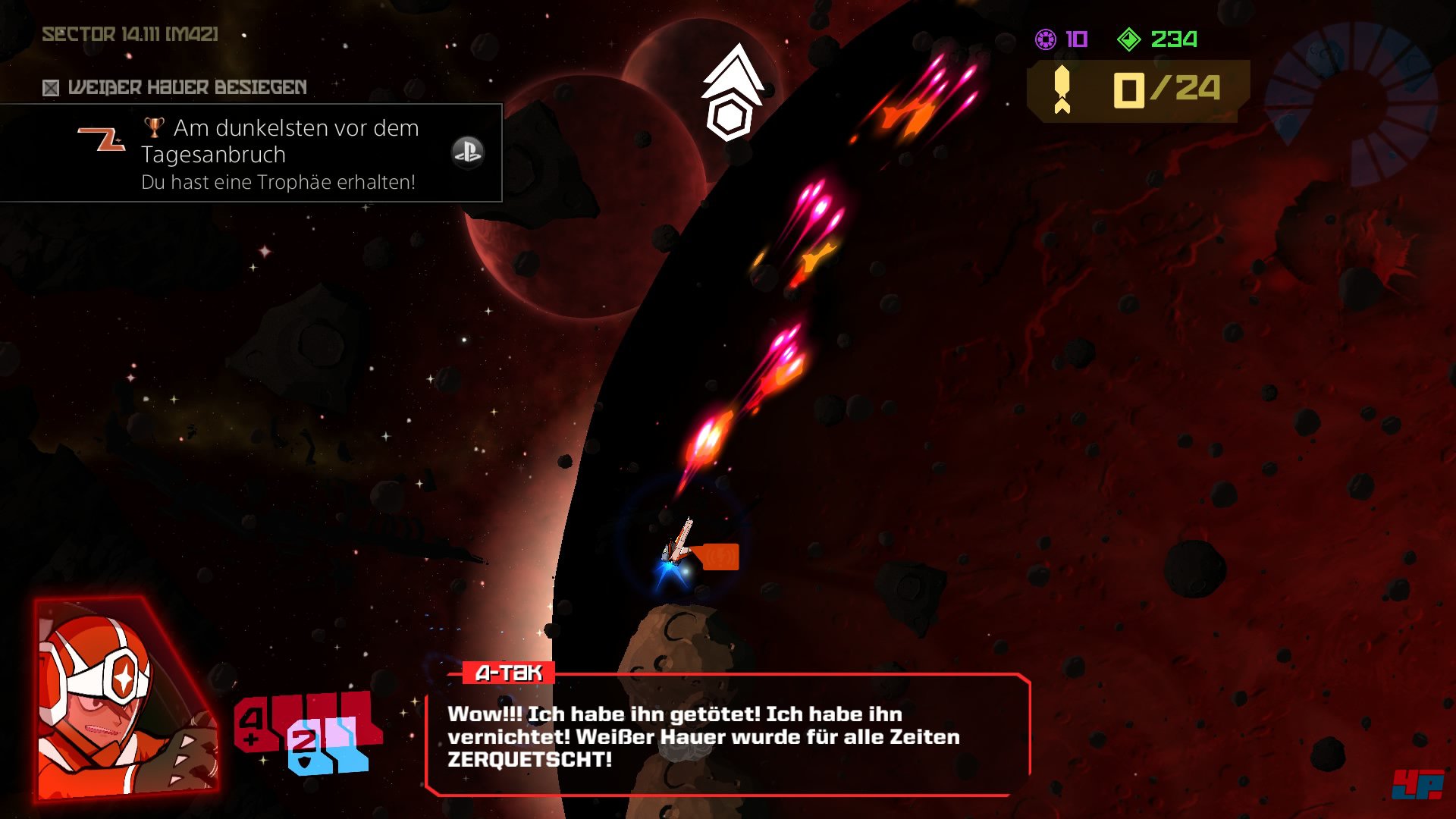Screen dimensions: 1456x819
Task: Select the yellow missile weapon icon
Action: coord(1062,90)
